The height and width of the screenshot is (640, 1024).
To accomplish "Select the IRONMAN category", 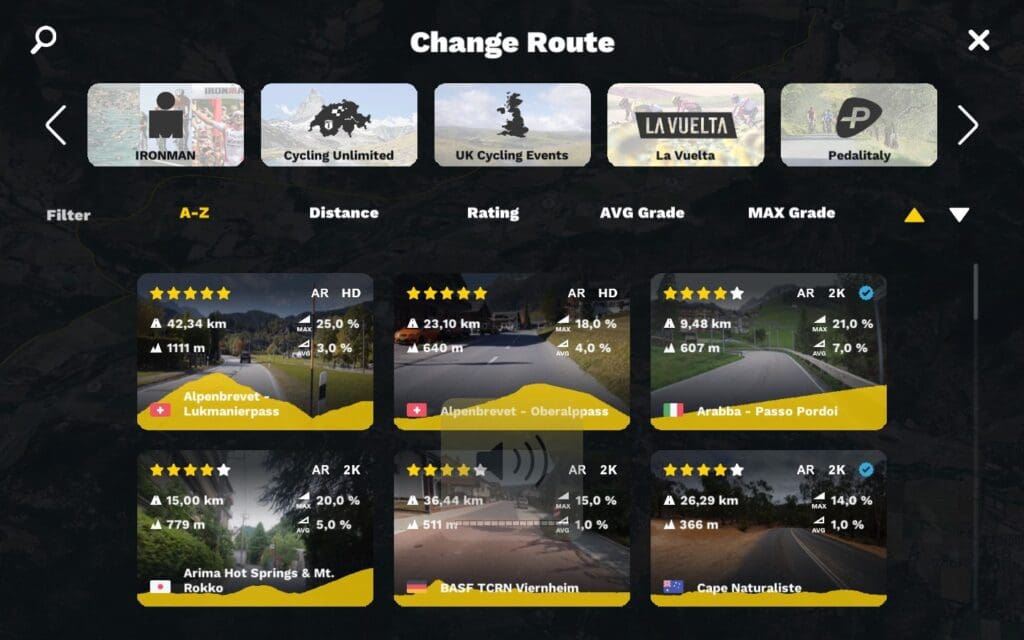I will pyautogui.click(x=165, y=124).
